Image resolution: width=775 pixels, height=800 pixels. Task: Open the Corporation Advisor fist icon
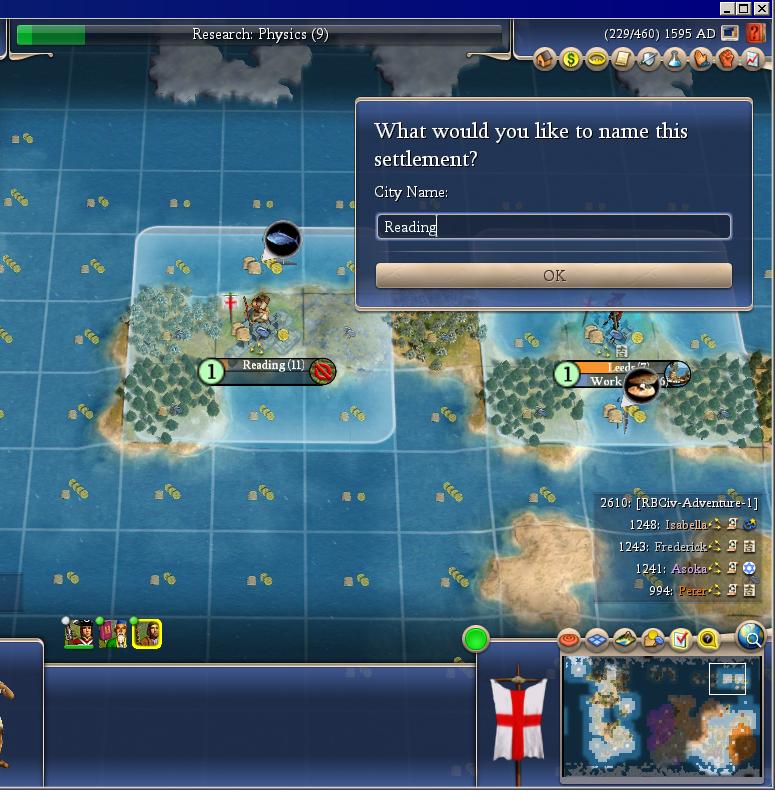click(x=727, y=60)
